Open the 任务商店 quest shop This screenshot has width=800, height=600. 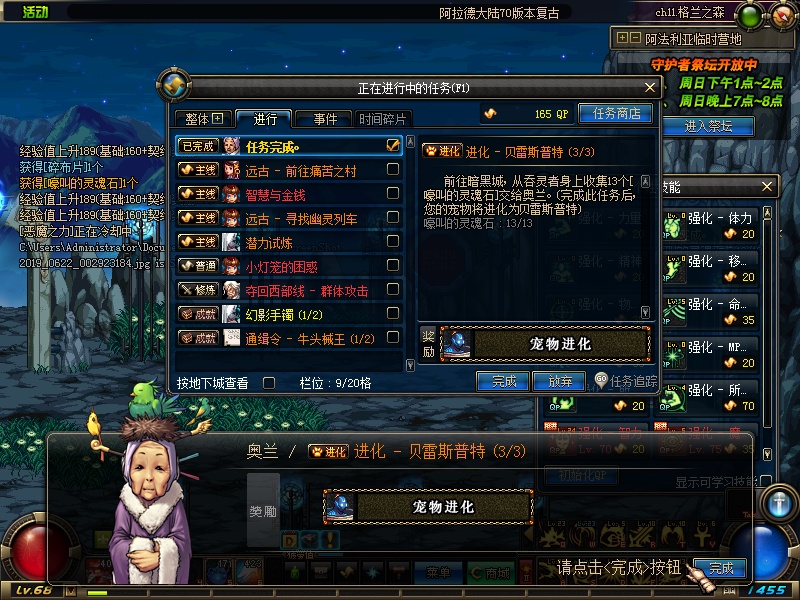616,114
